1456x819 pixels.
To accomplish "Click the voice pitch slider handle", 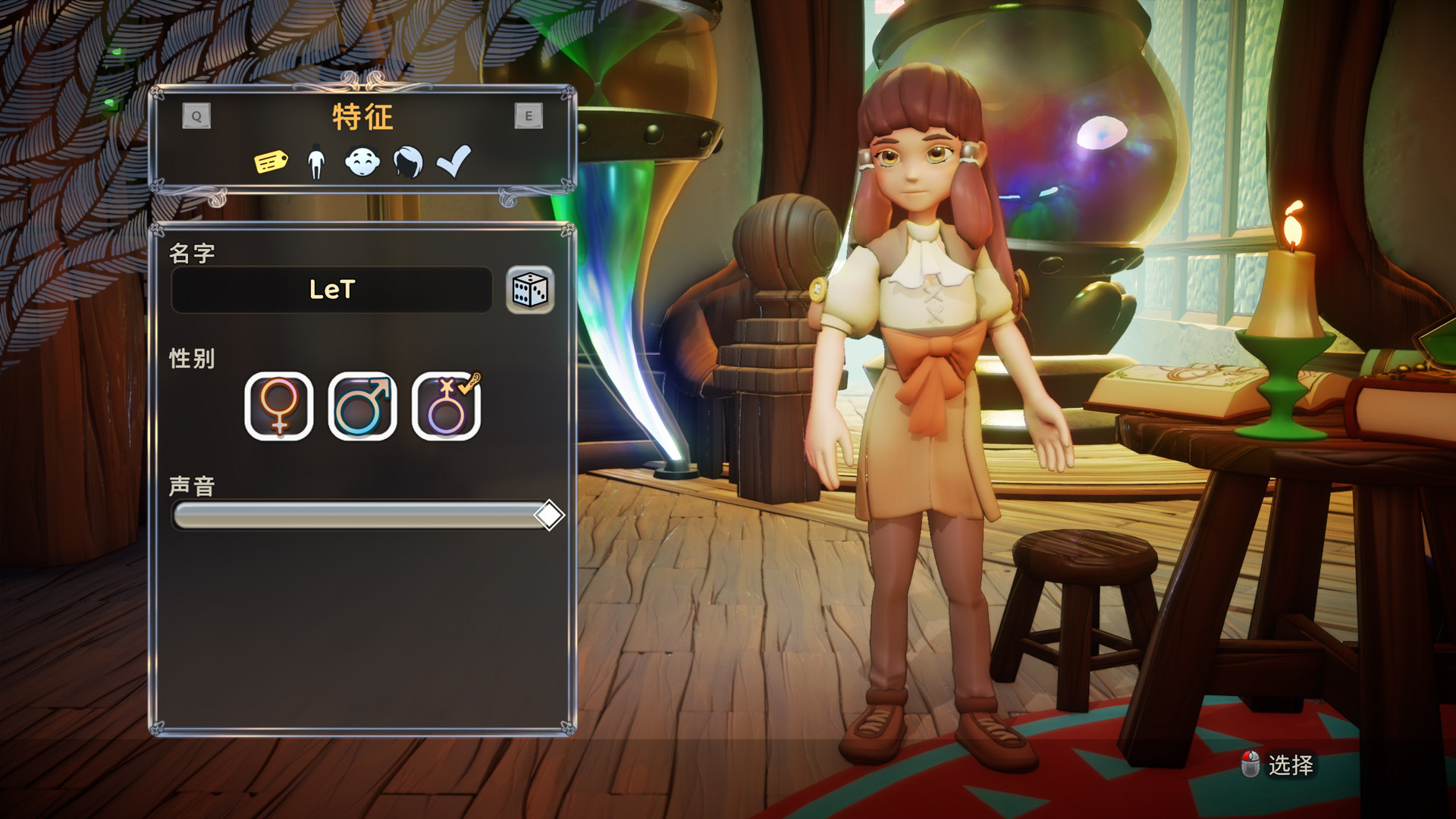I will [548, 516].
